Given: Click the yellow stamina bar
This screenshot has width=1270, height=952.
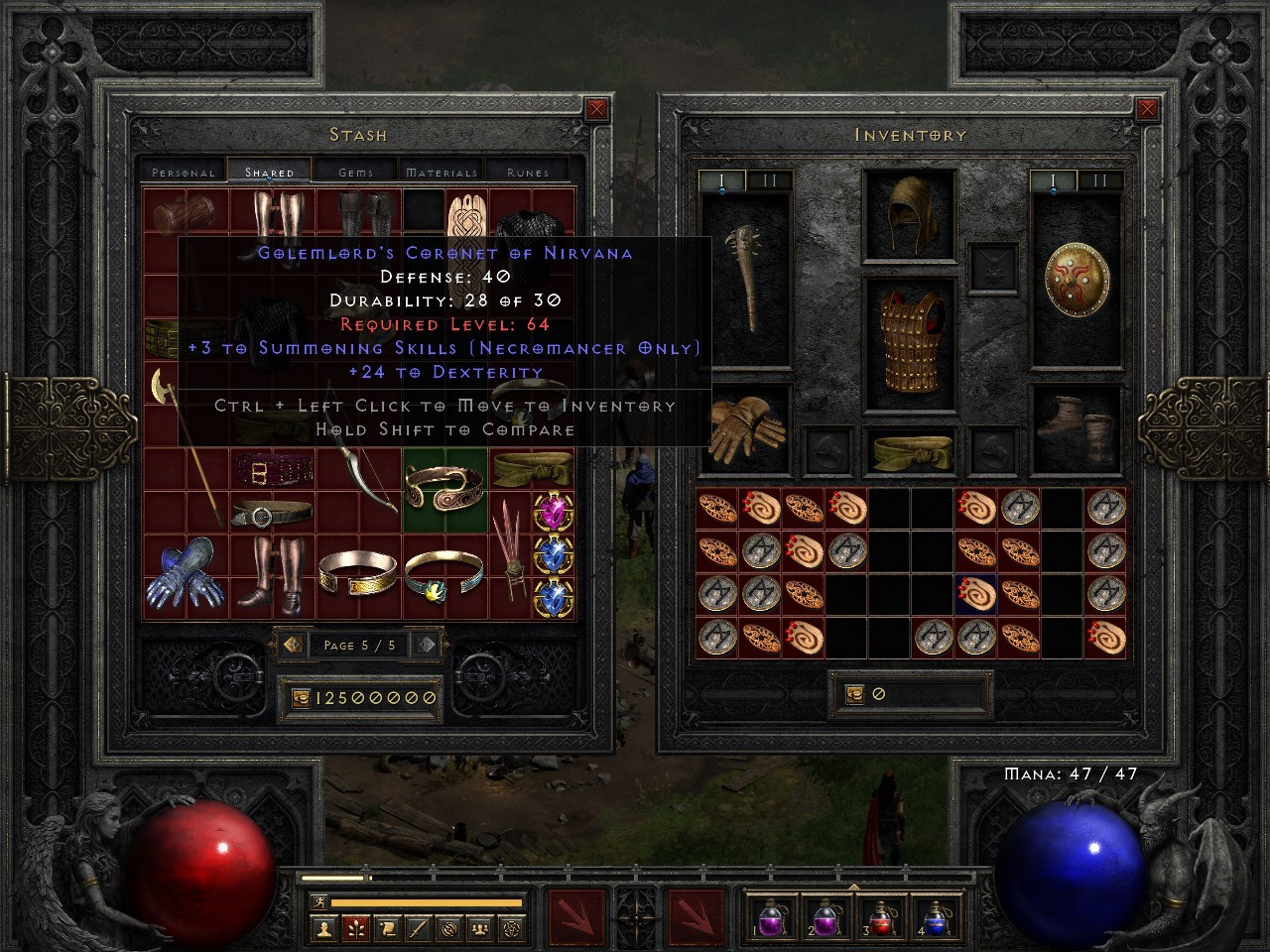Looking at the screenshot, I should tap(427, 900).
